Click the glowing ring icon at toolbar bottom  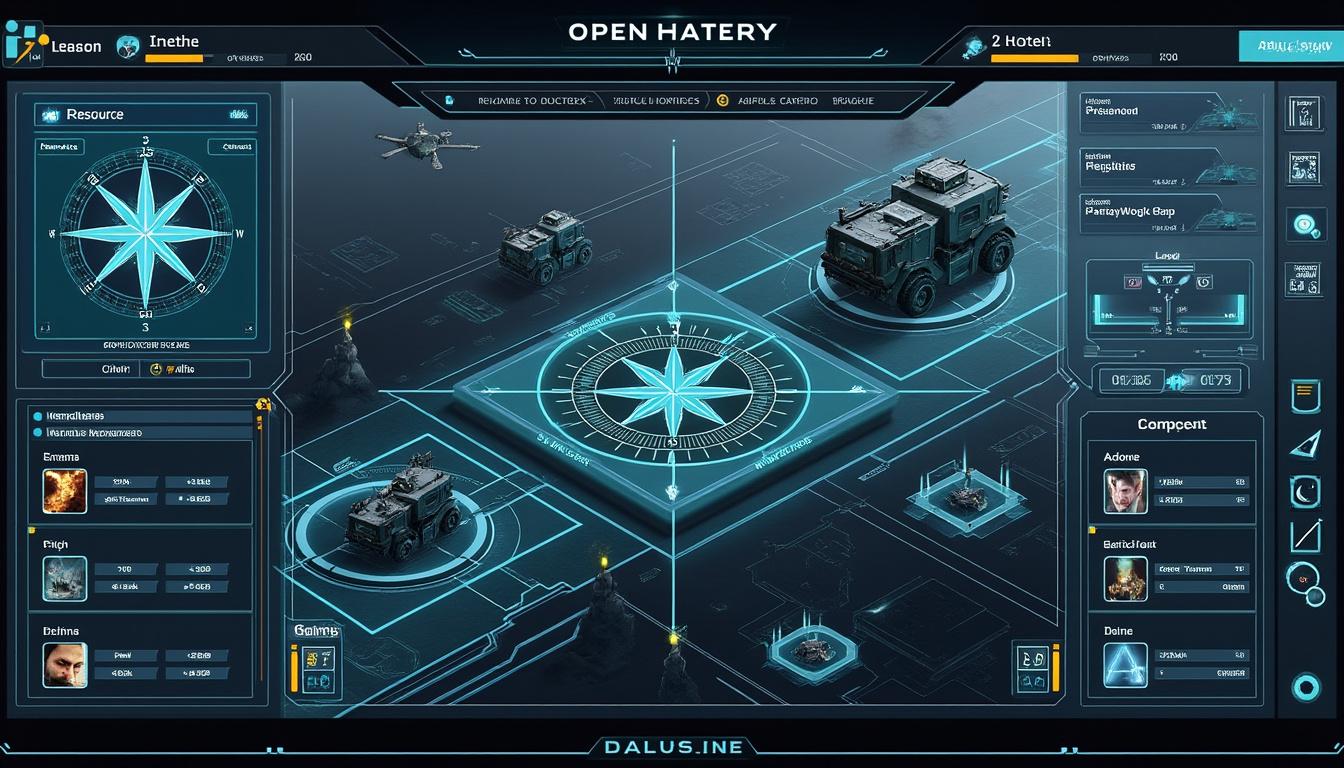click(1305, 685)
